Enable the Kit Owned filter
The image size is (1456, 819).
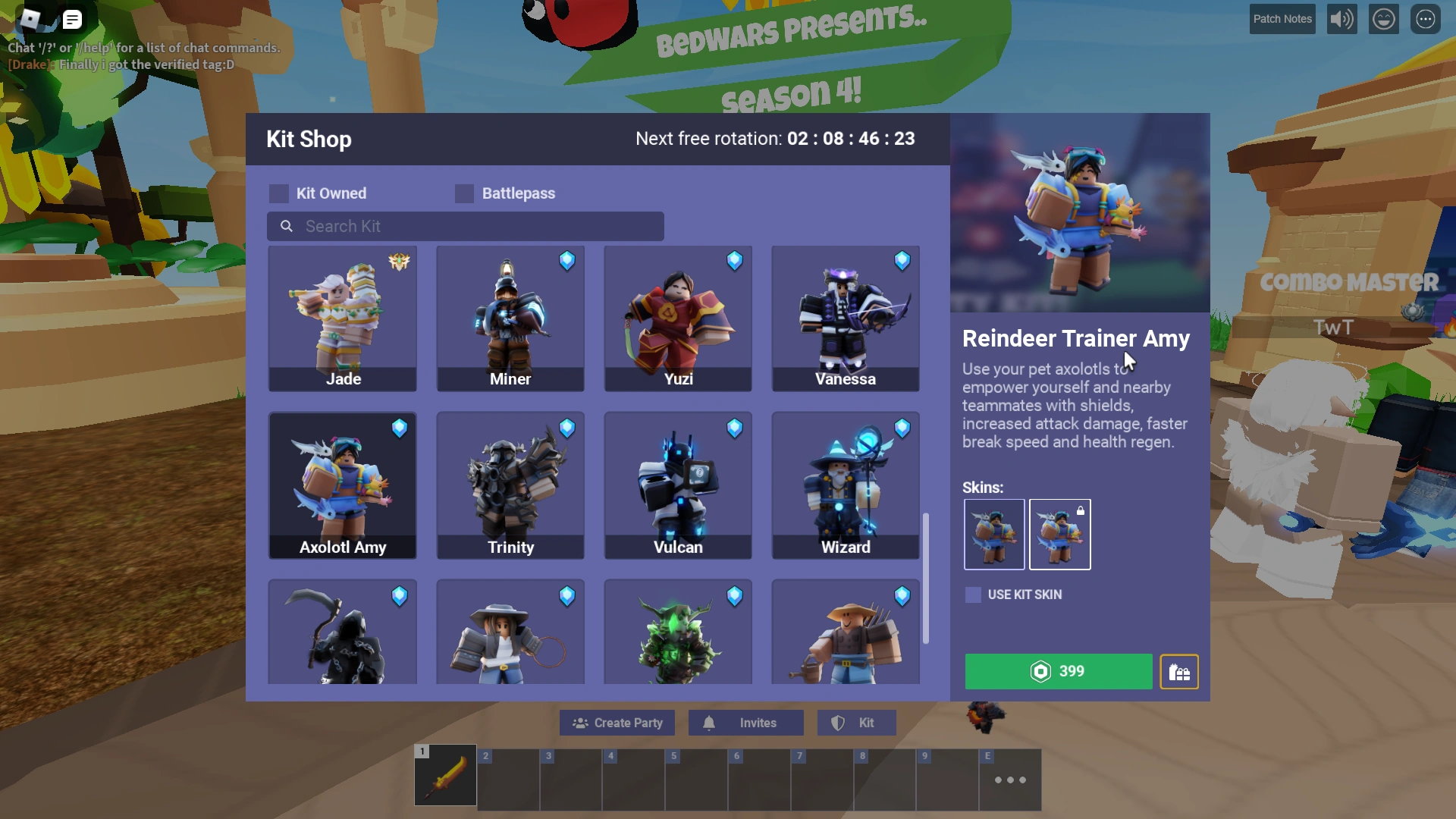click(x=278, y=193)
